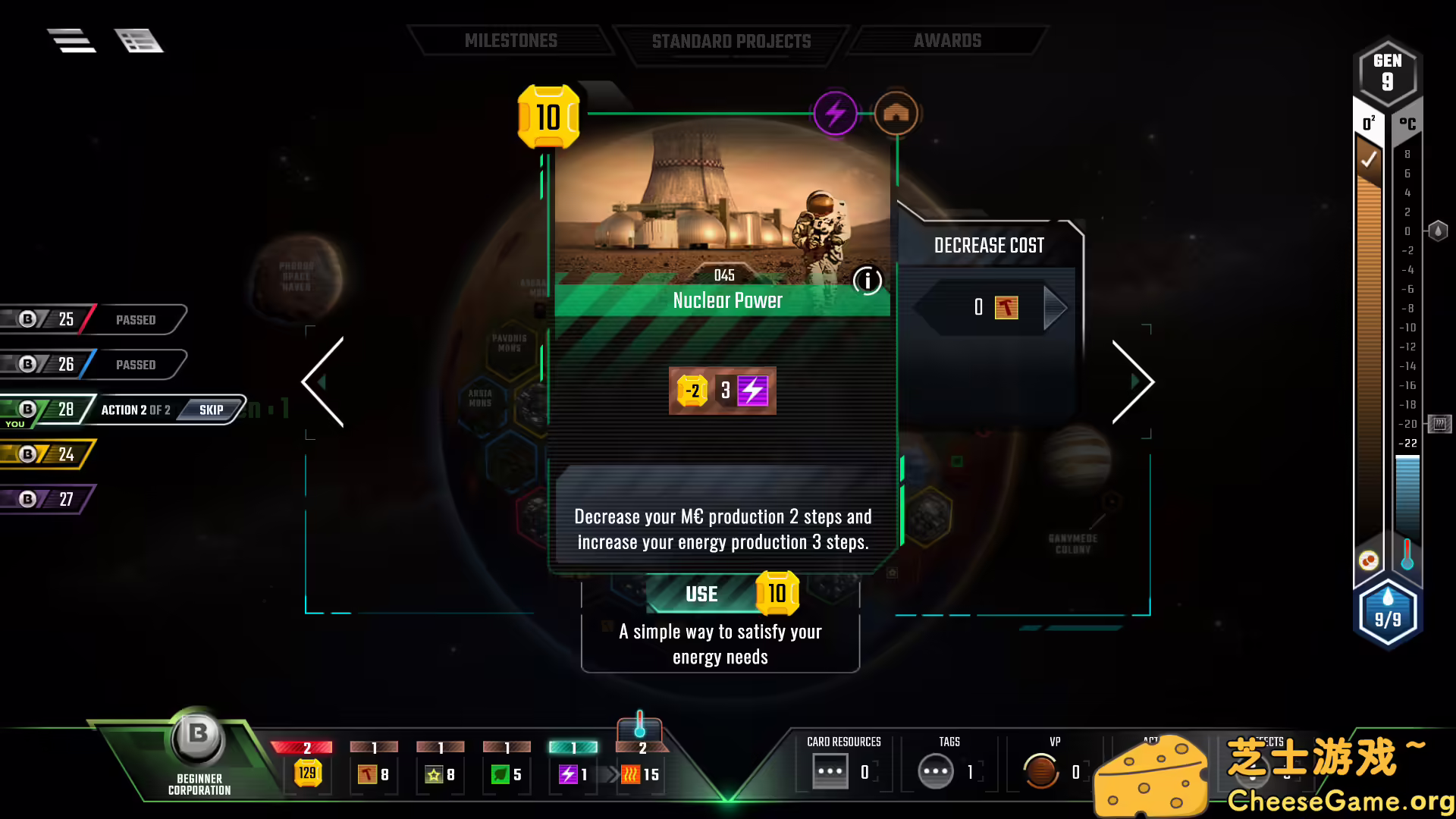Select the energy tag icon on Nuclear Power
Image resolution: width=1456 pixels, height=819 pixels.
(835, 112)
